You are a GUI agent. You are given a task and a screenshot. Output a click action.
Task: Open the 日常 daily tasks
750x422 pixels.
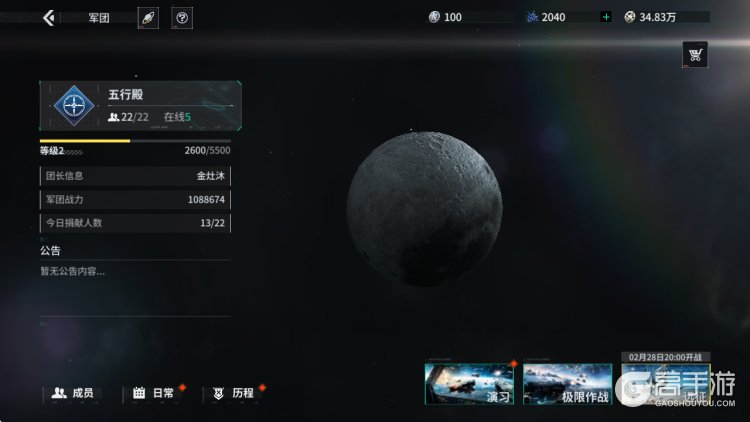(154, 393)
